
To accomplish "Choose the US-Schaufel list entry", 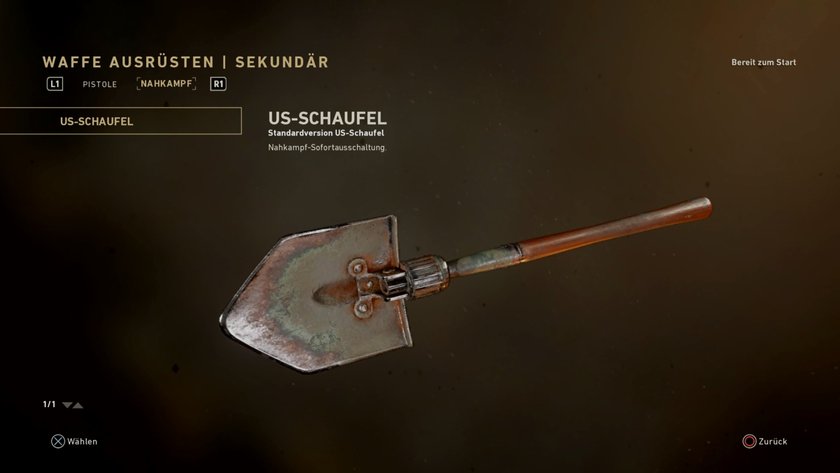I will tap(120, 121).
